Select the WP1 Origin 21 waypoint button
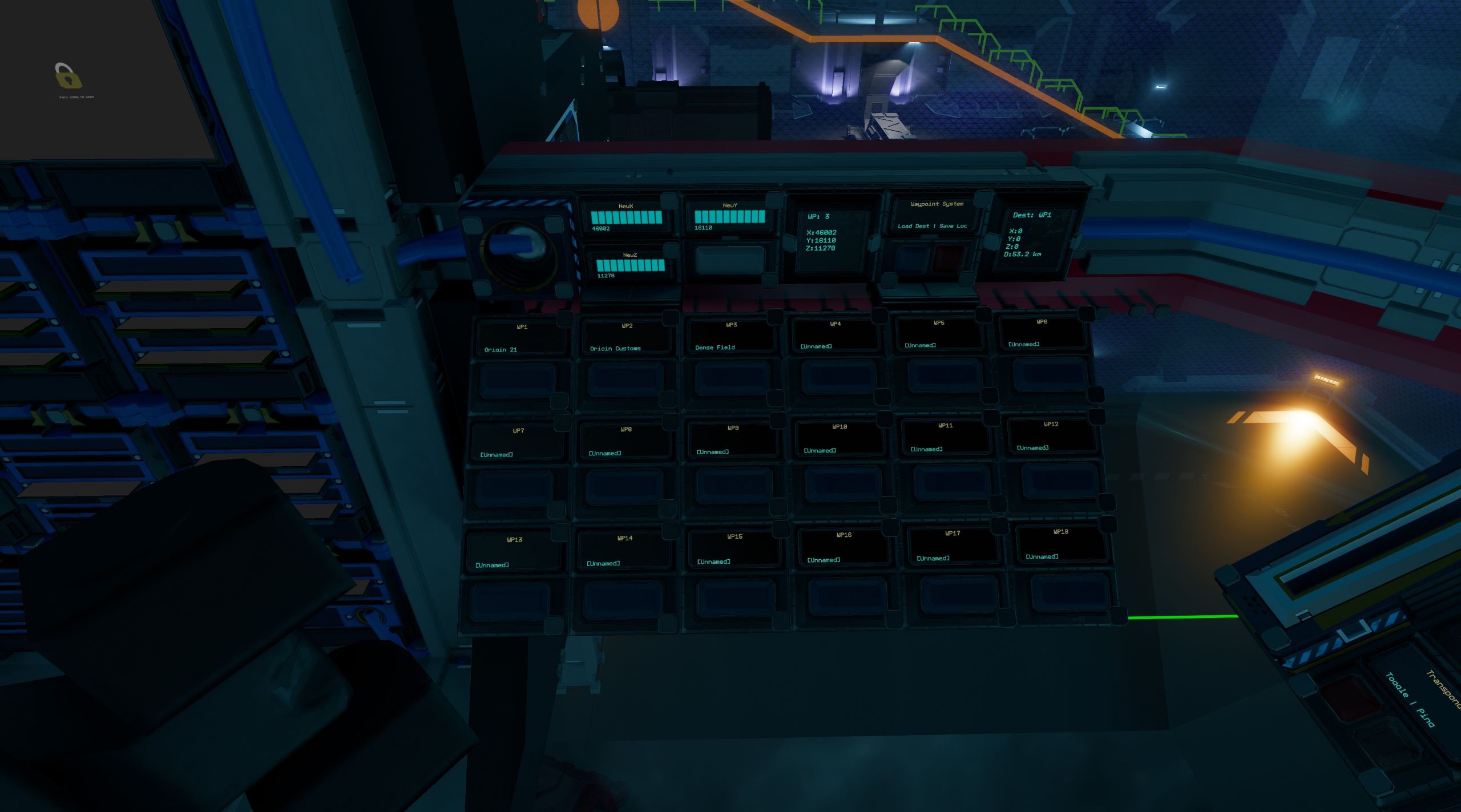The height and width of the screenshot is (812, 1461). [518, 382]
